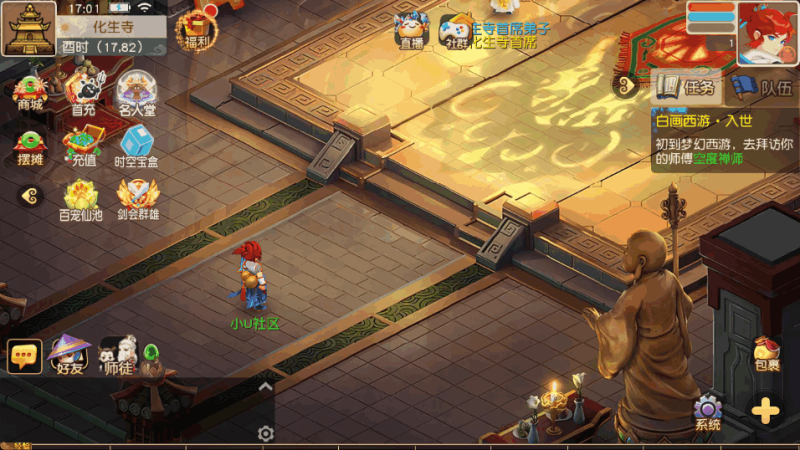The image size is (800, 450).
Task: Open the 包裹 inventory bag
Action: click(767, 352)
